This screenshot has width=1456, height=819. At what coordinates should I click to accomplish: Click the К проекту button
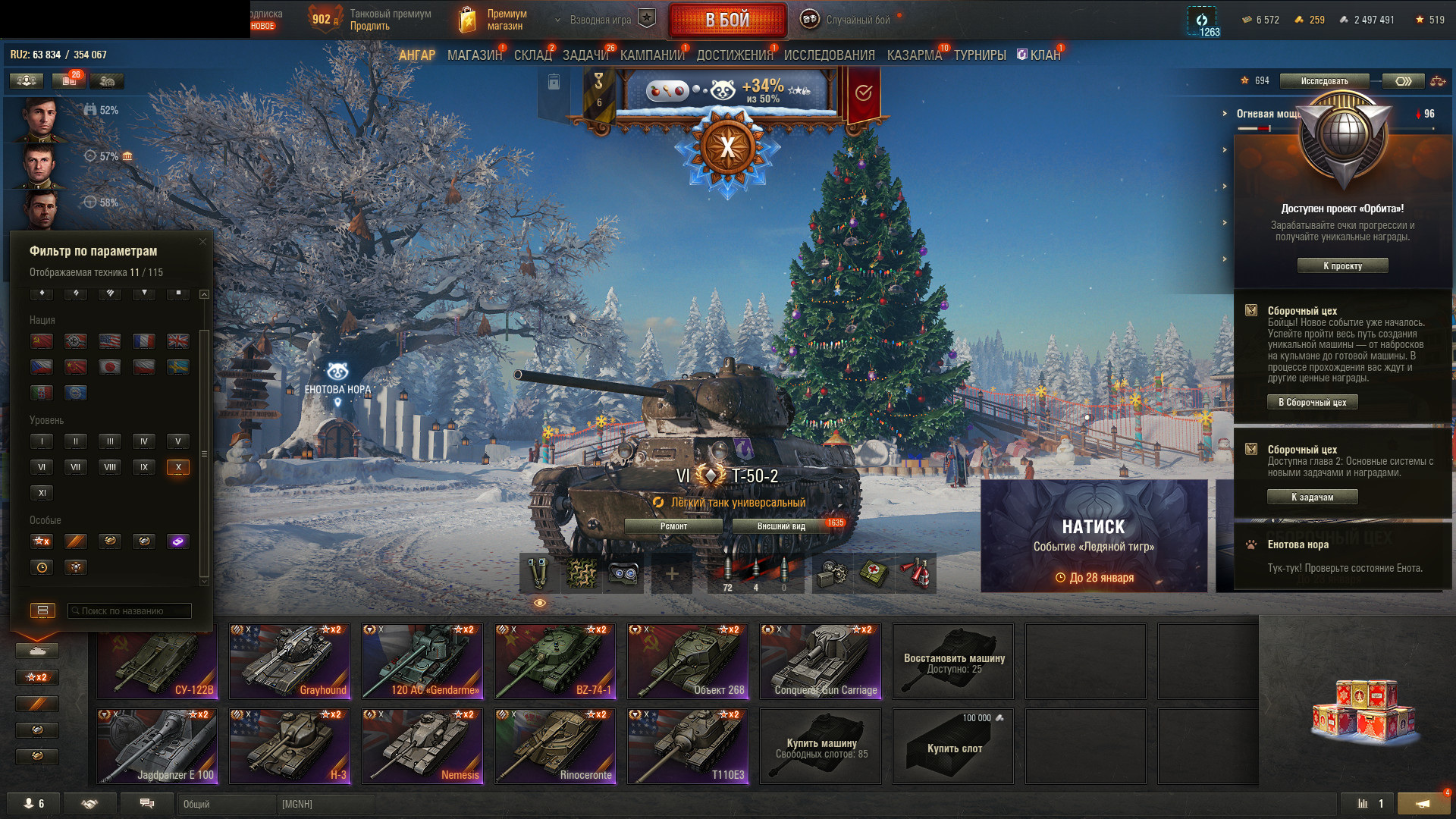1342,266
